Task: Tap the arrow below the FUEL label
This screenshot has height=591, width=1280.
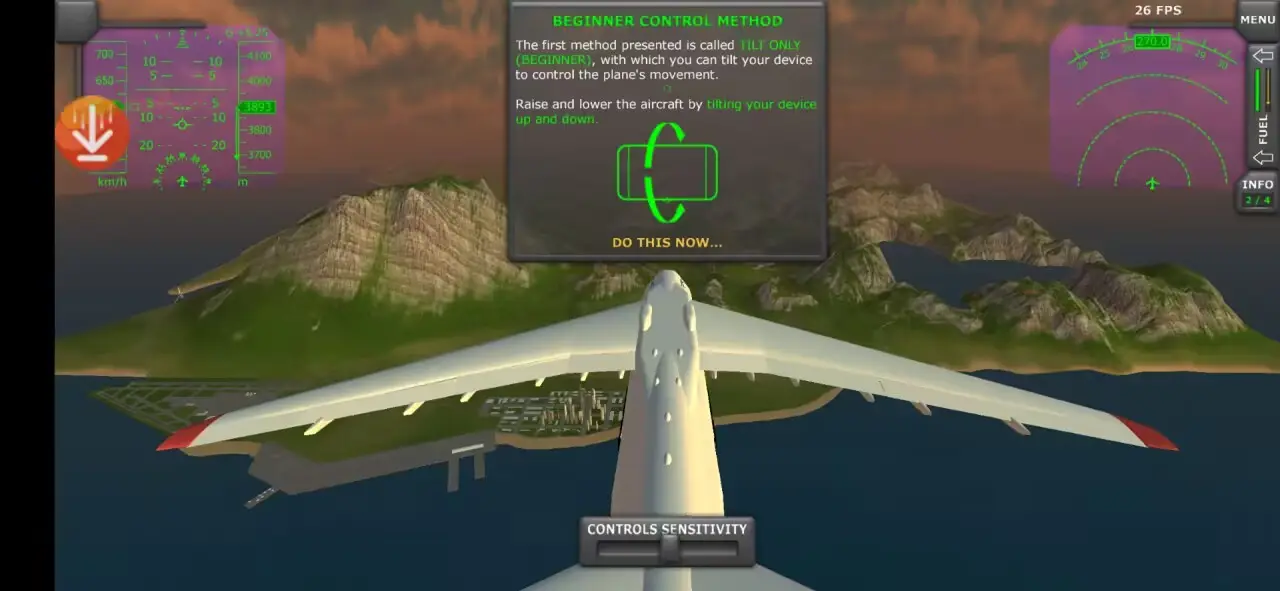Action: [x=1262, y=157]
